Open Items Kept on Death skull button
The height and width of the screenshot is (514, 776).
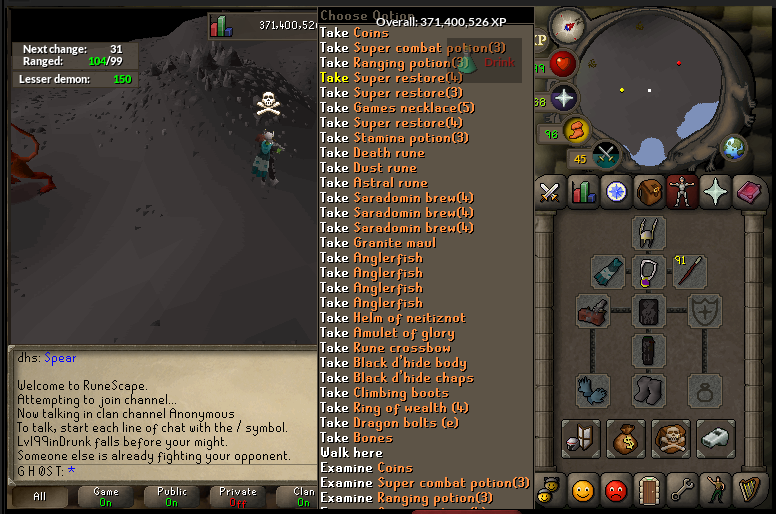click(671, 437)
